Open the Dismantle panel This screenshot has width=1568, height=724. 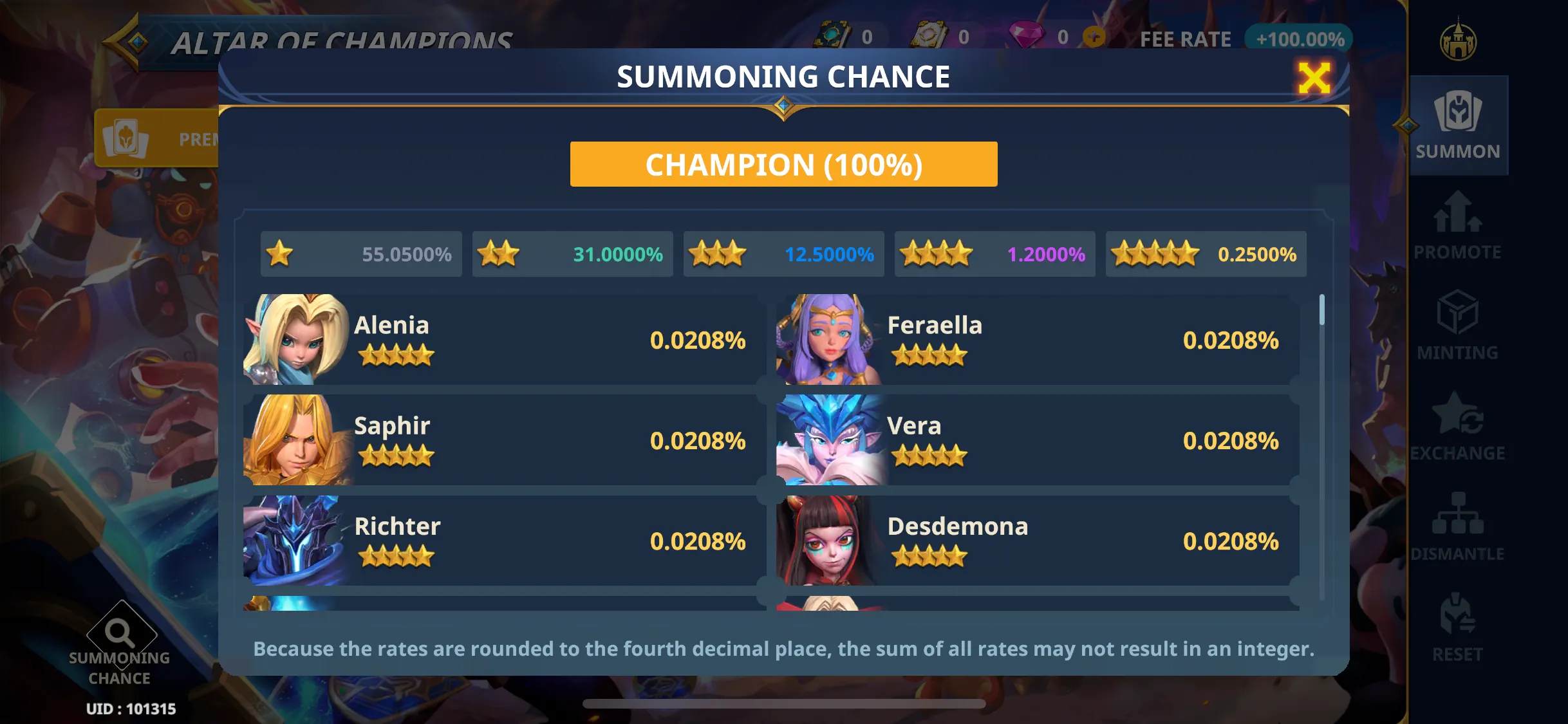[1459, 526]
